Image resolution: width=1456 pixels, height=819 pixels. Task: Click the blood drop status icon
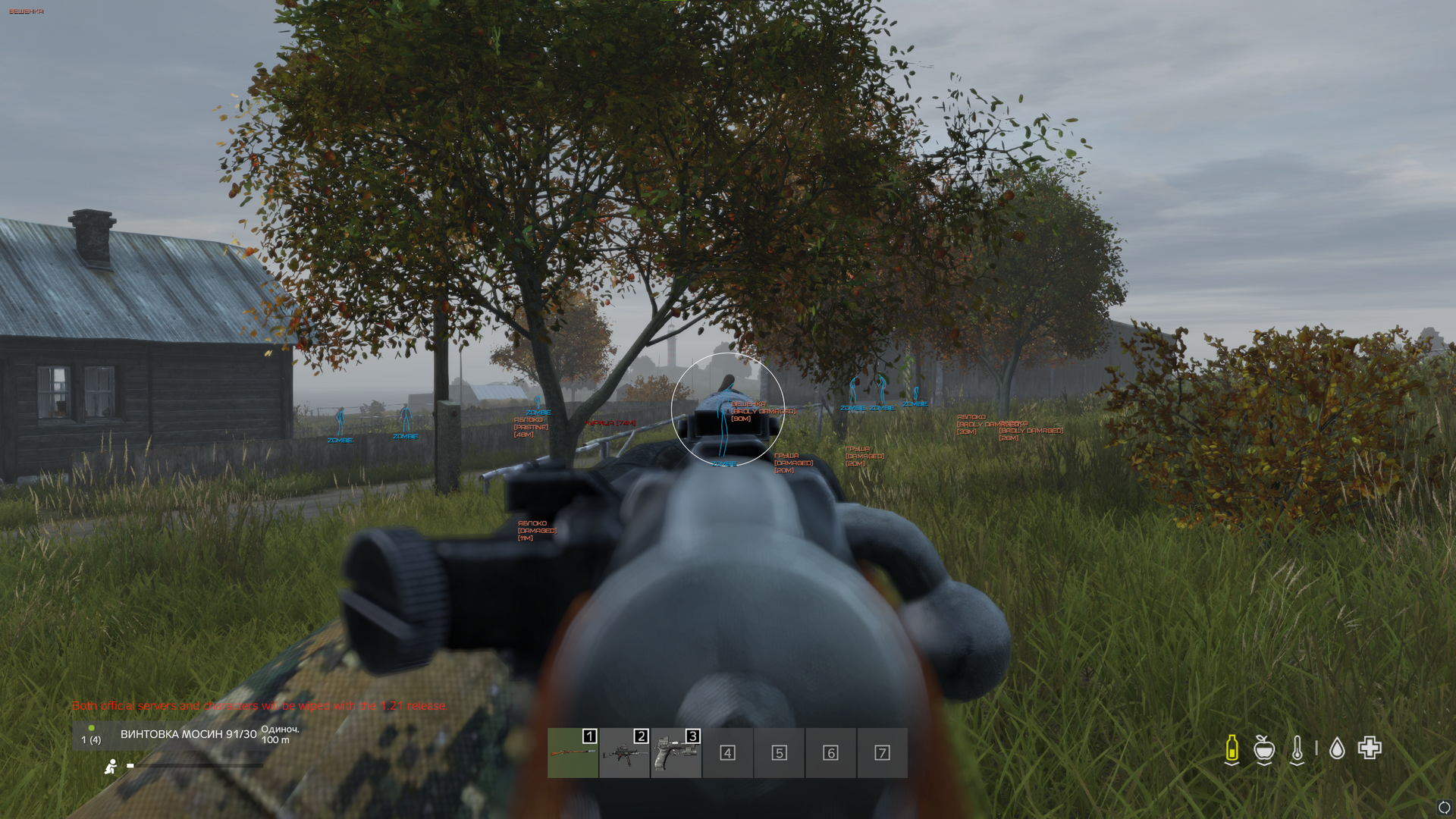click(x=1337, y=748)
